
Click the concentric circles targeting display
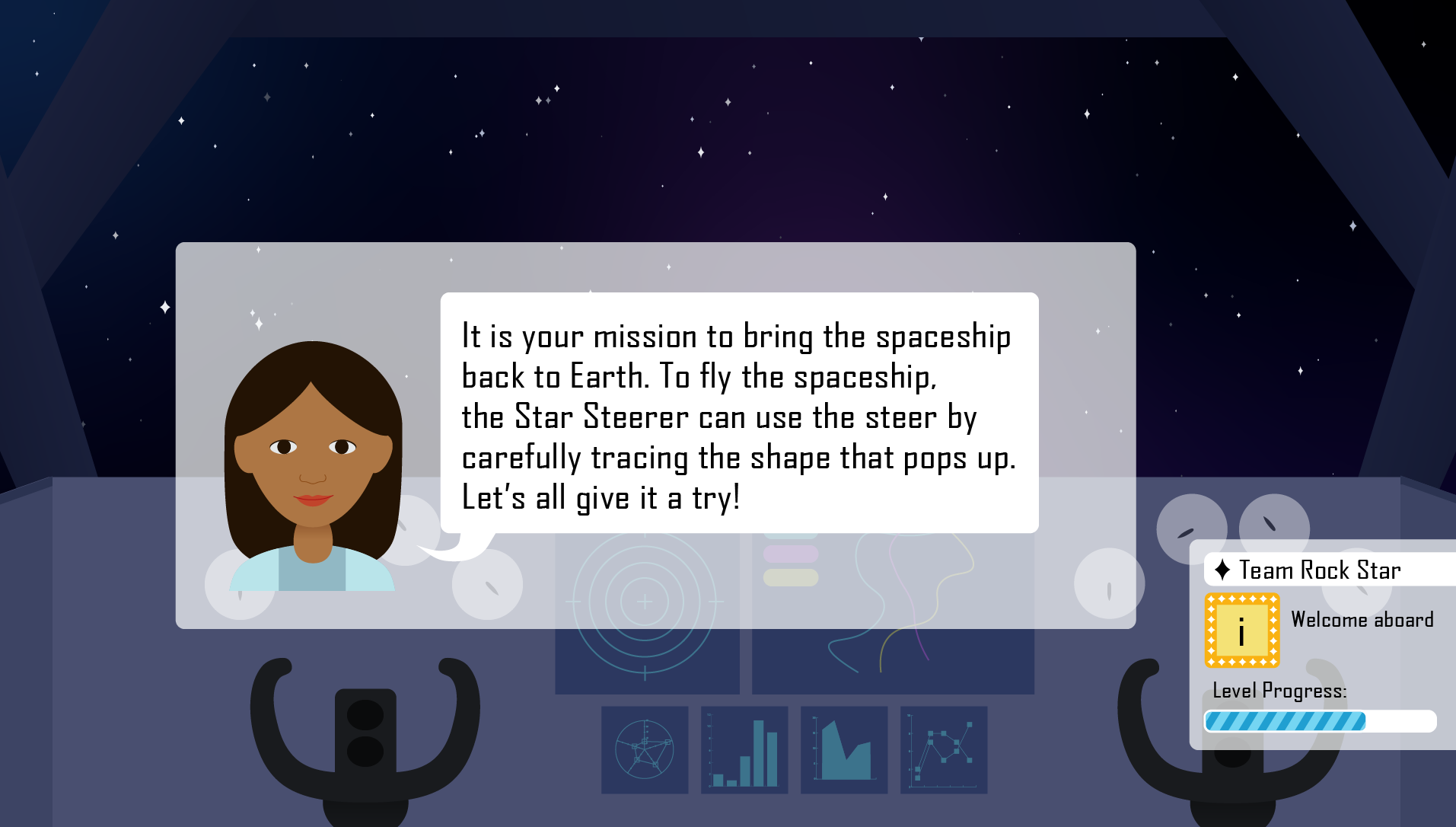646,602
